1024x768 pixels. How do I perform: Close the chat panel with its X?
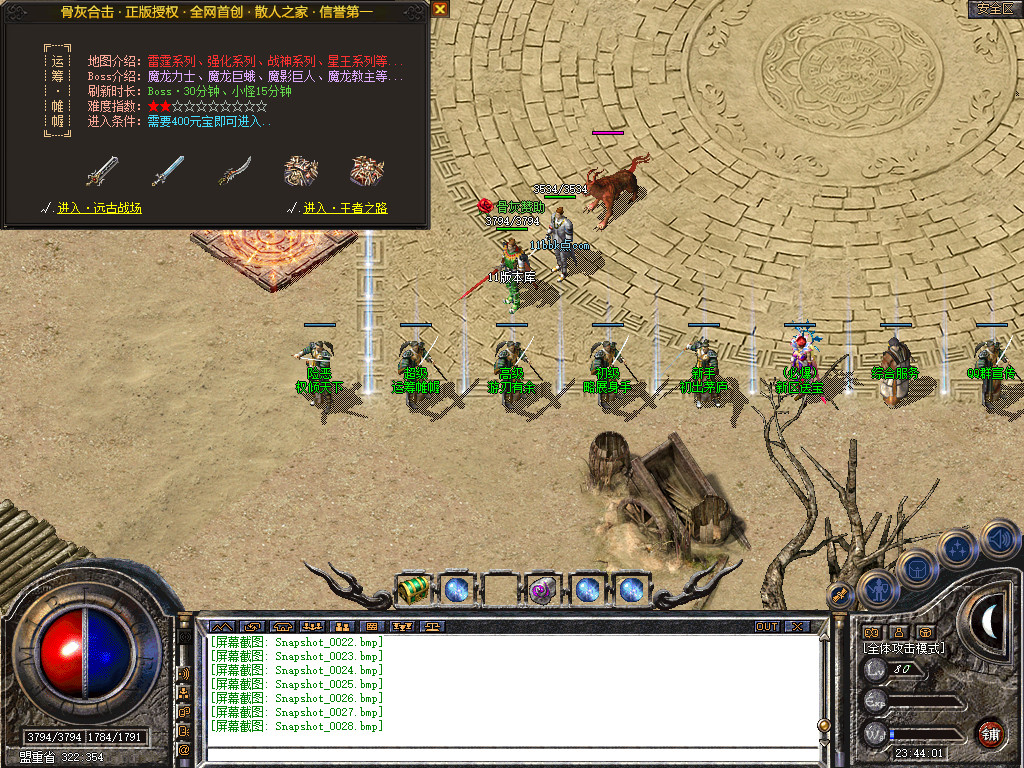point(797,626)
